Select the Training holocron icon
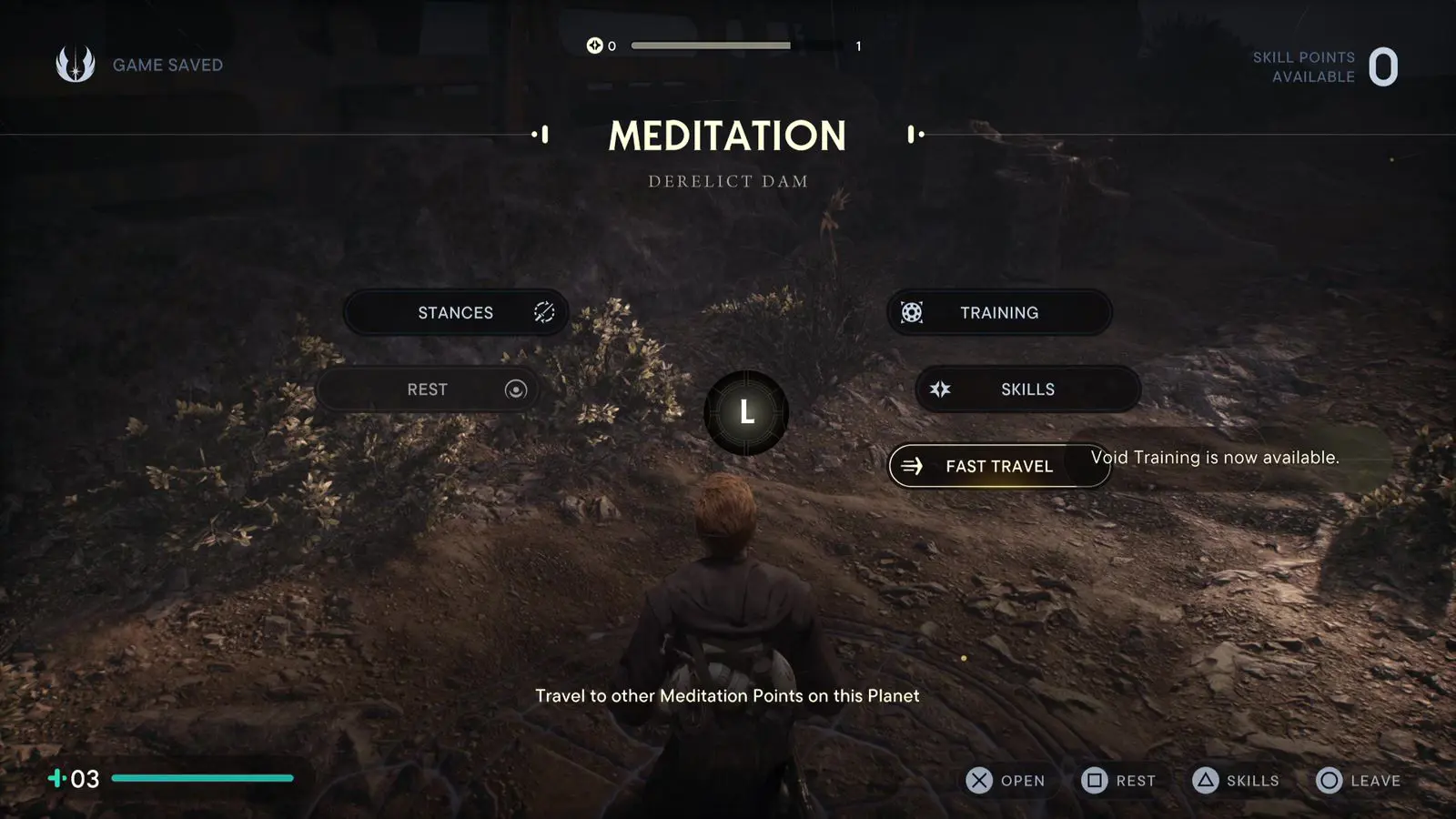Viewport: 1456px width, 819px height. point(910,312)
